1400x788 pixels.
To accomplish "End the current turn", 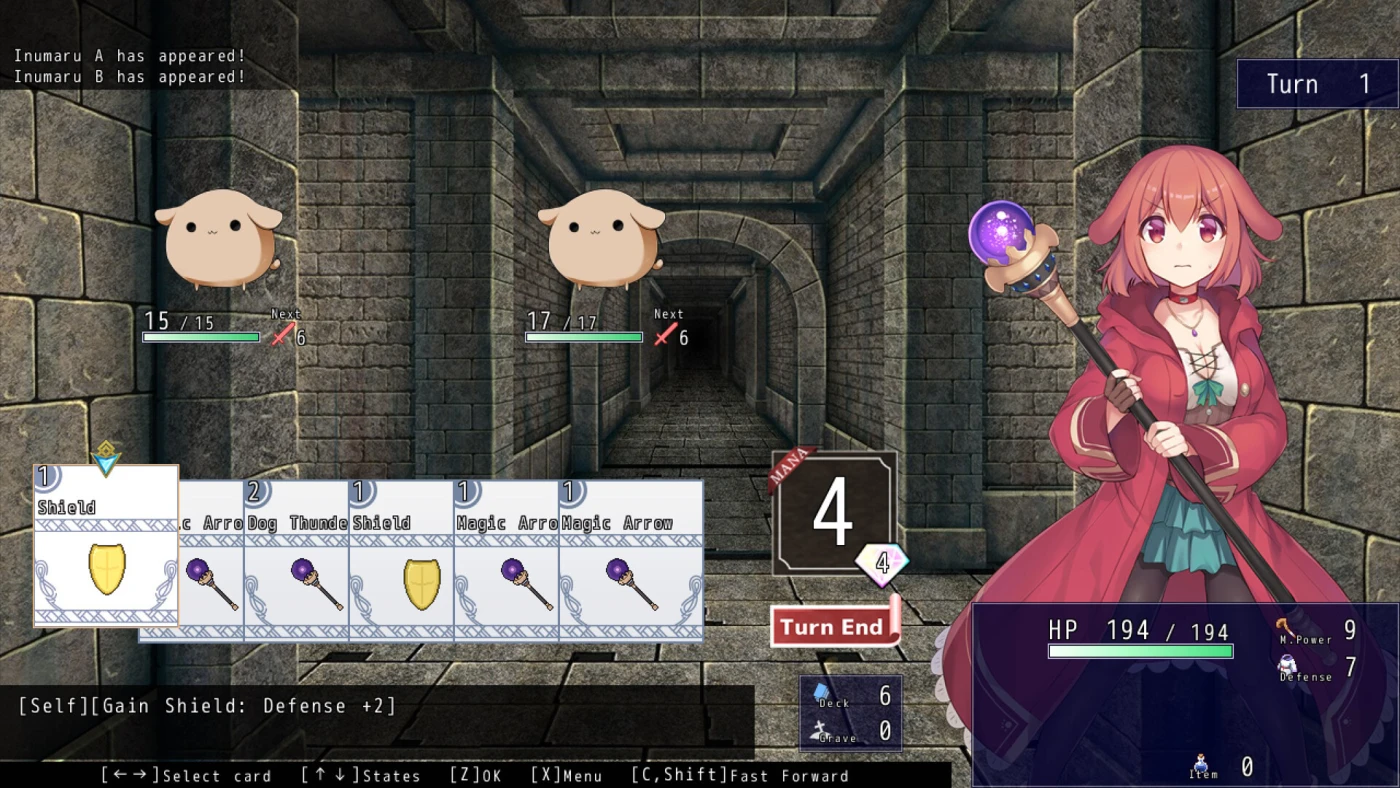I will [833, 627].
